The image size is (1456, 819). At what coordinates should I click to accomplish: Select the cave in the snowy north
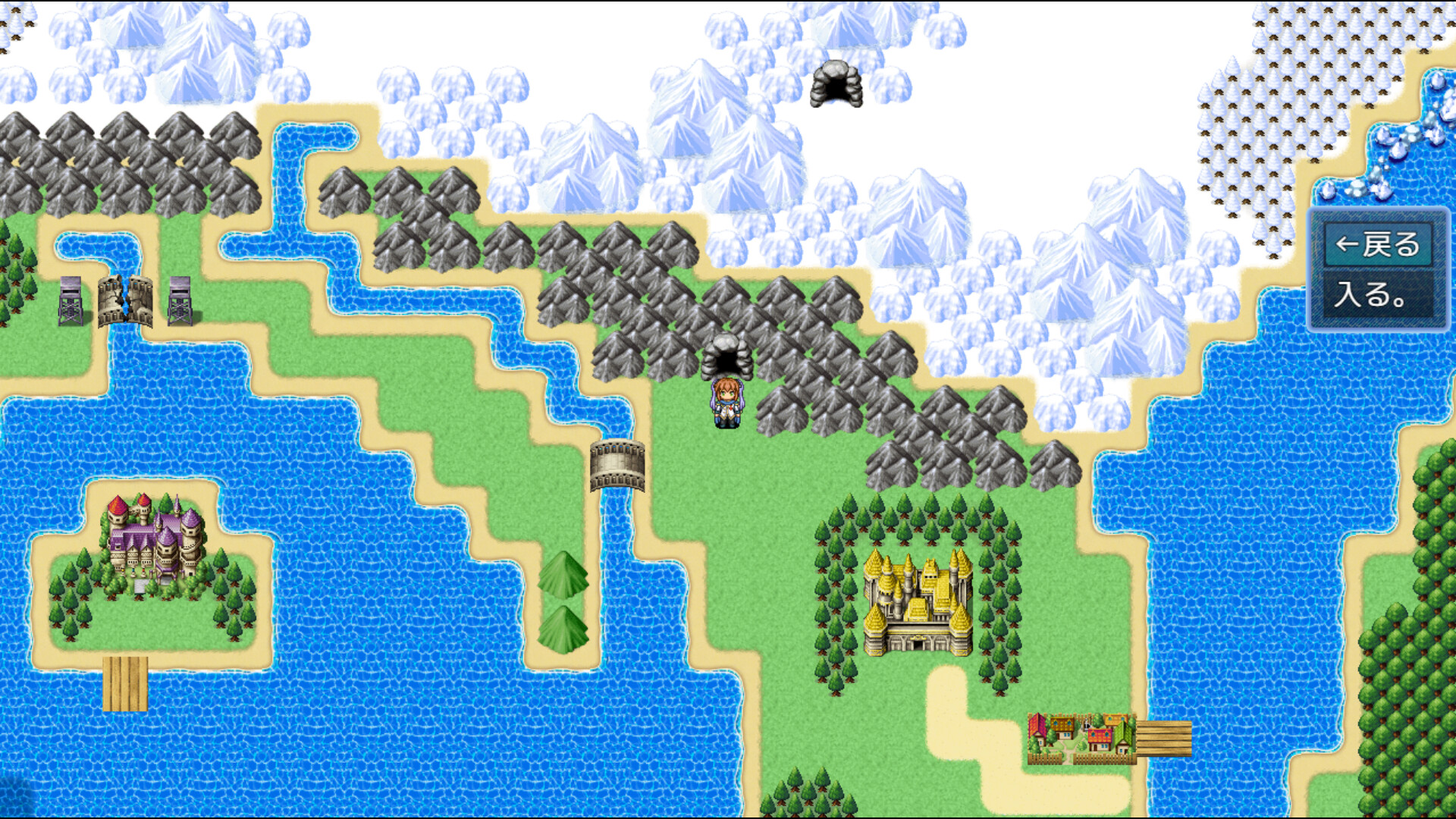pyautogui.click(x=838, y=83)
